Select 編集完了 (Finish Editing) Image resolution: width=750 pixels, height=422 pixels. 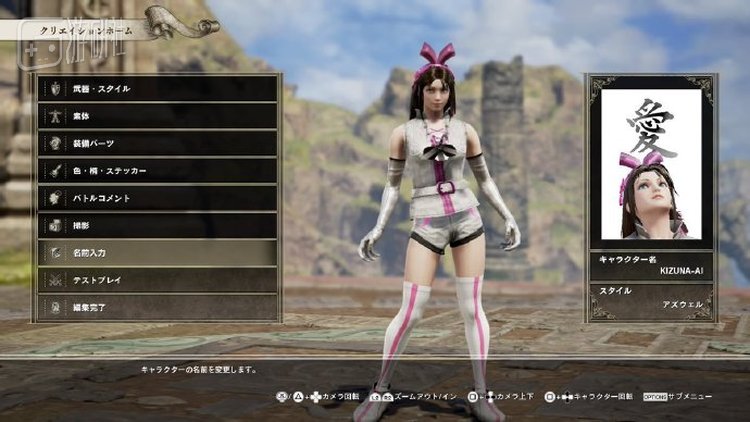[x=157, y=307]
